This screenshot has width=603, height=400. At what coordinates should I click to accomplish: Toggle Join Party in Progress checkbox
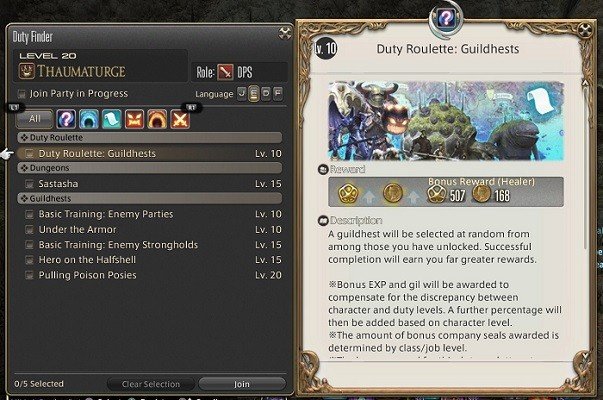click(22, 94)
